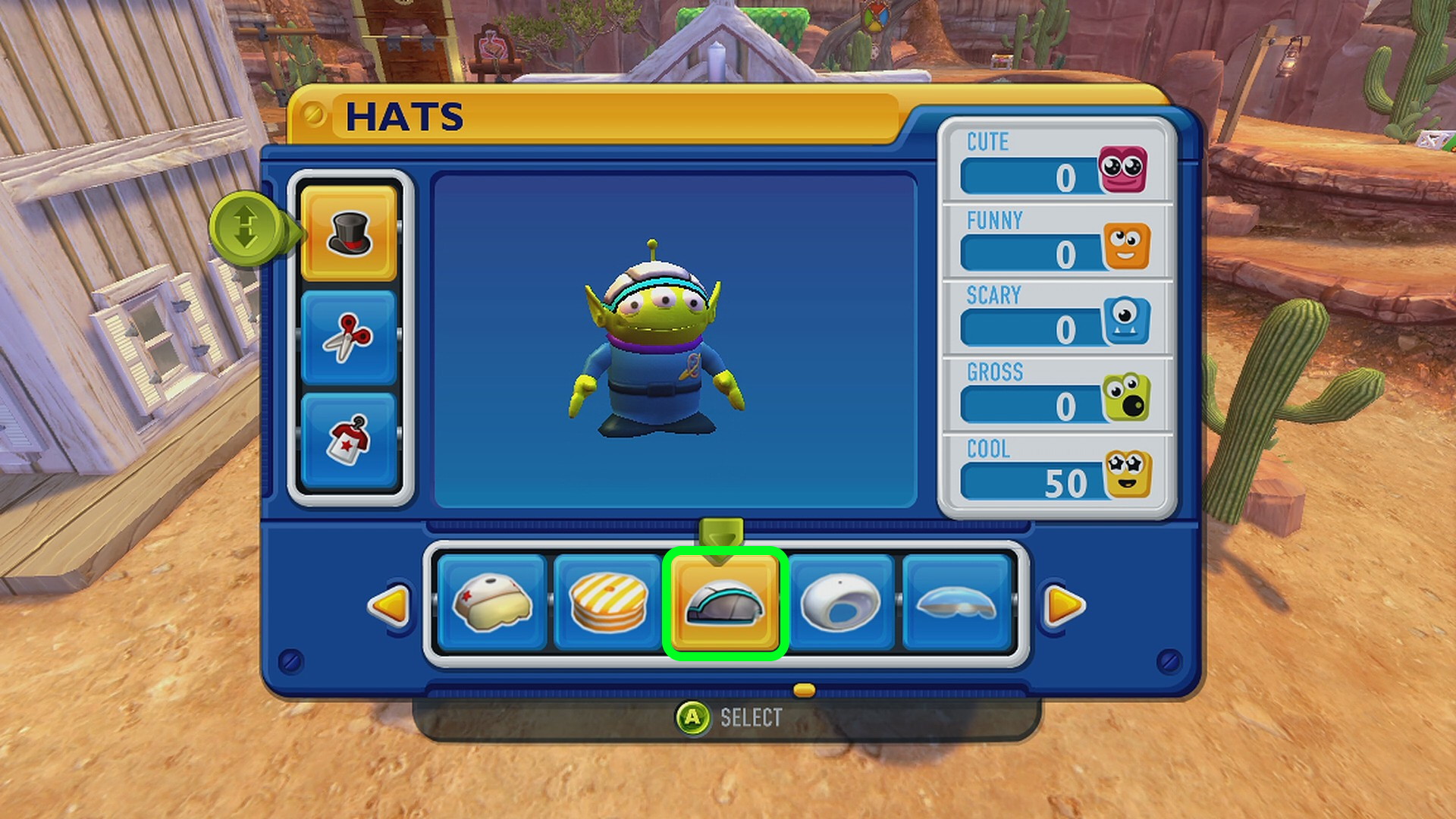Open the clothing tag category
The image size is (1456, 819).
click(x=349, y=440)
